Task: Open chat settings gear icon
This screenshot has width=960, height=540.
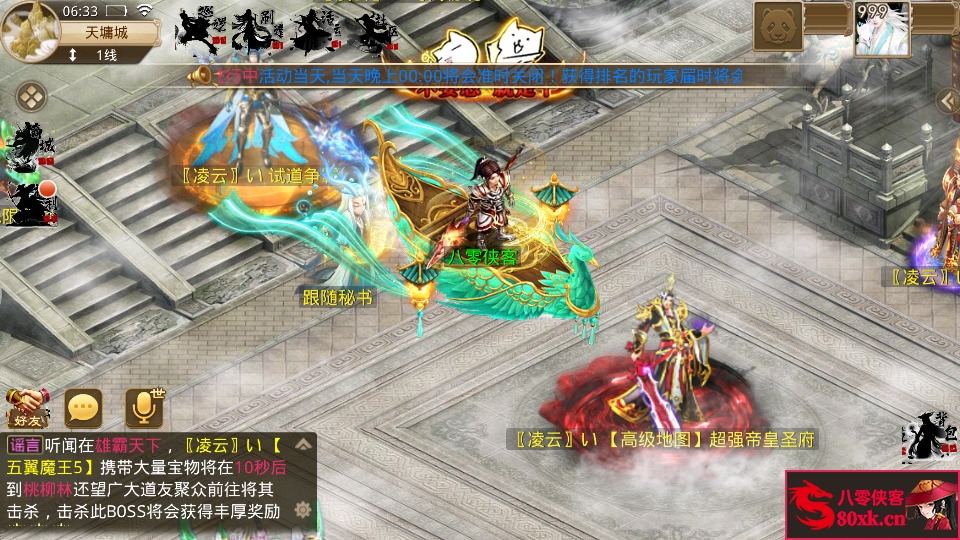Action: pyautogui.click(x=302, y=509)
